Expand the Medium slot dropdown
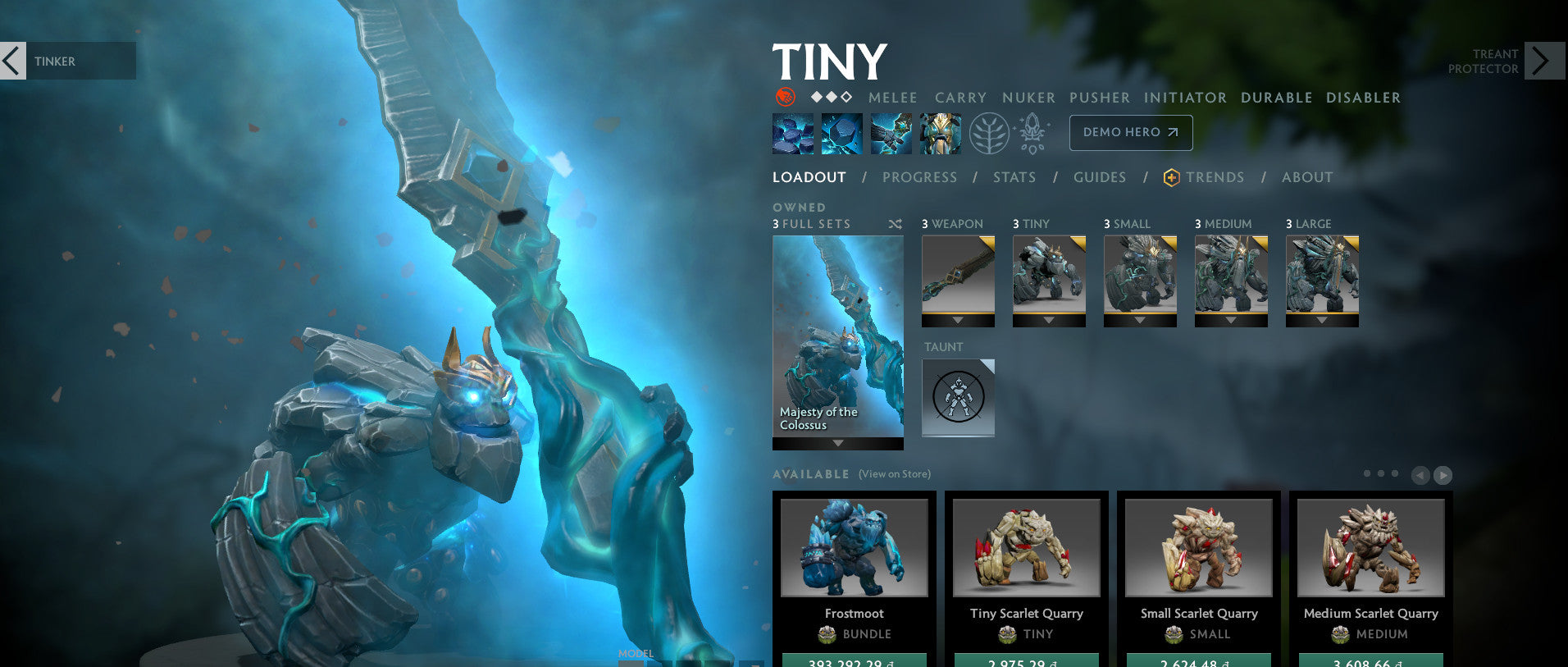This screenshot has height=667, width=1568. [x=1231, y=321]
